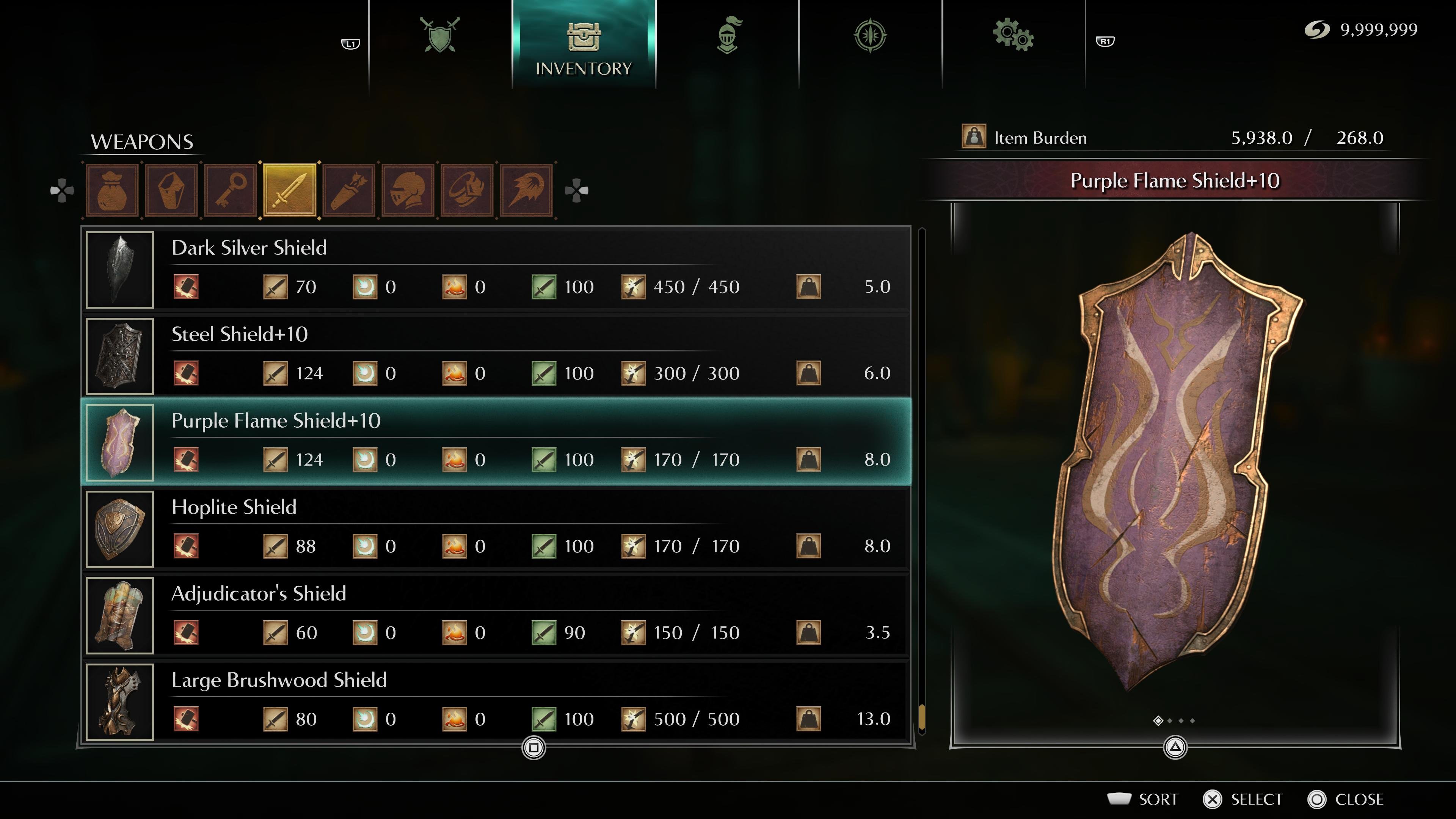This screenshot has width=1456, height=819.
Task: Select the quiver ammunition category
Action: pos(349,190)
